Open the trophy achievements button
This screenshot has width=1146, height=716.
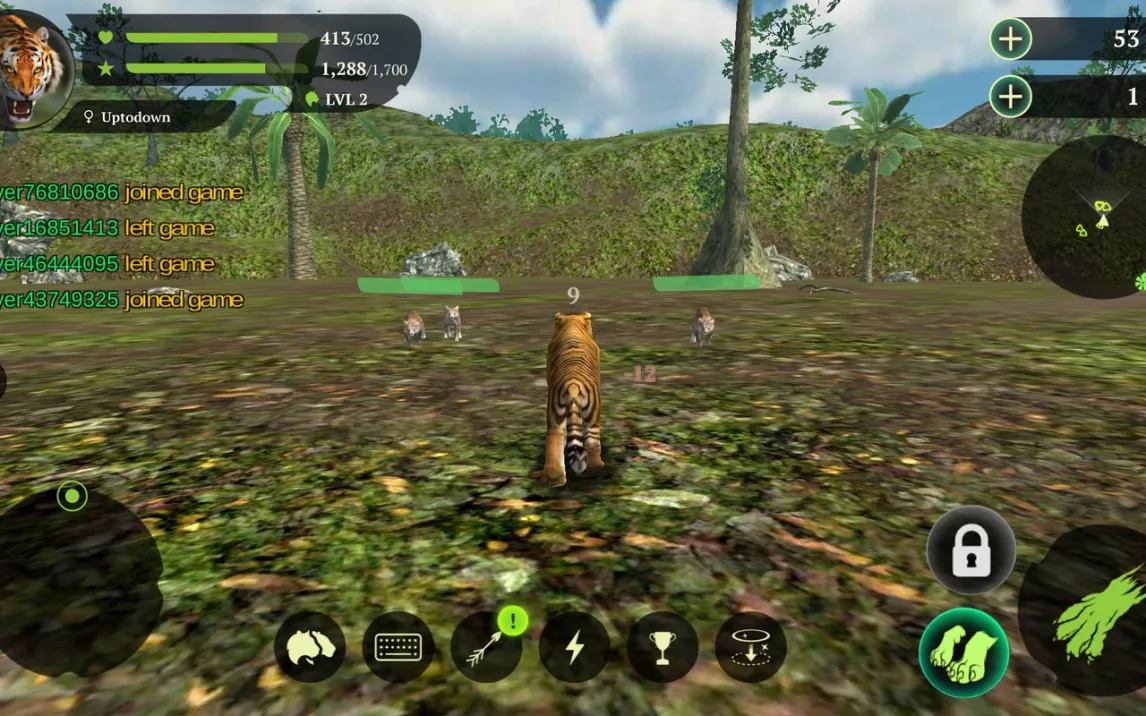coord(662,647)
